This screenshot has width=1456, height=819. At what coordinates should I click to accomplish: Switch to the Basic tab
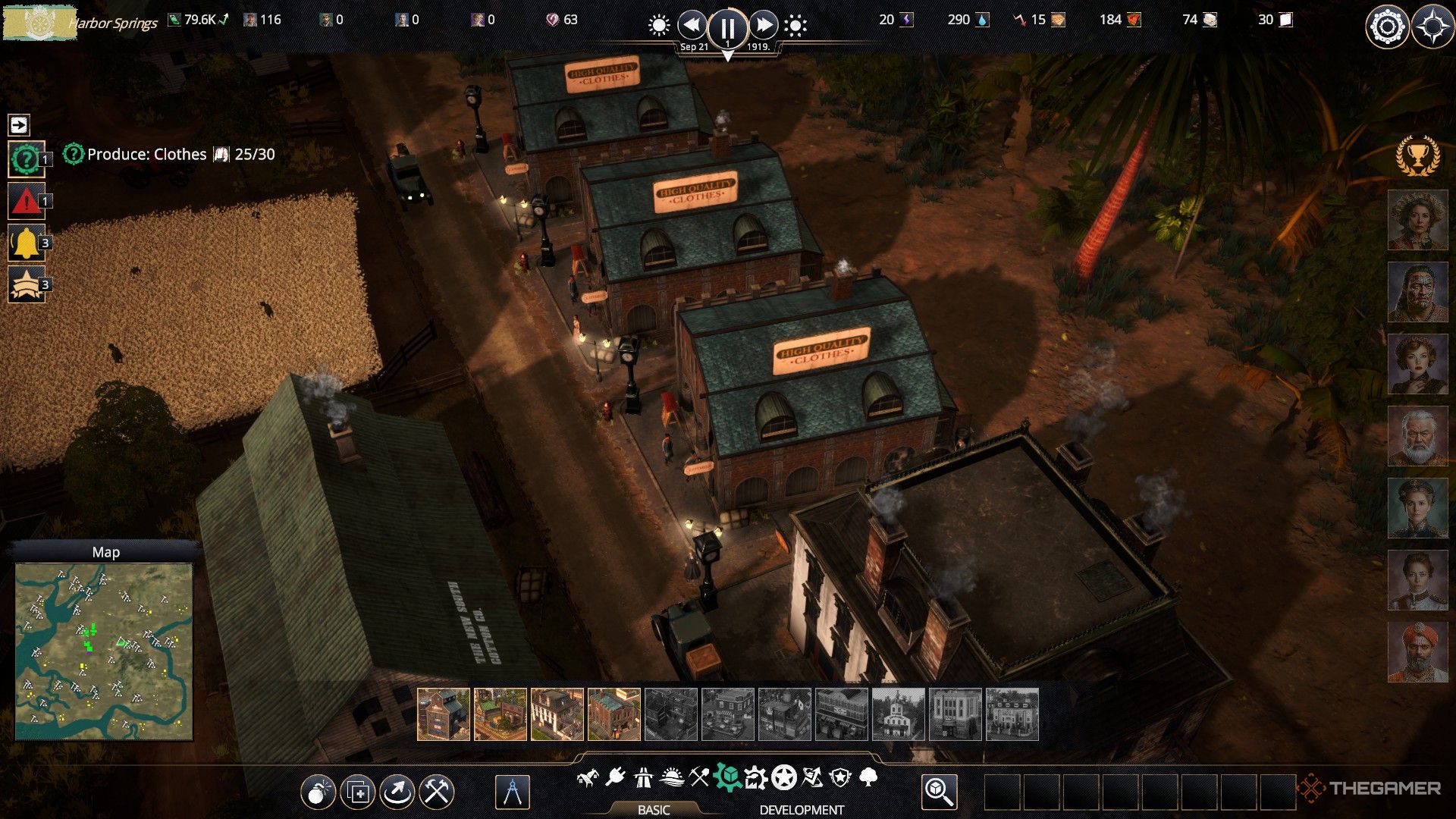[x=653, y=810]
